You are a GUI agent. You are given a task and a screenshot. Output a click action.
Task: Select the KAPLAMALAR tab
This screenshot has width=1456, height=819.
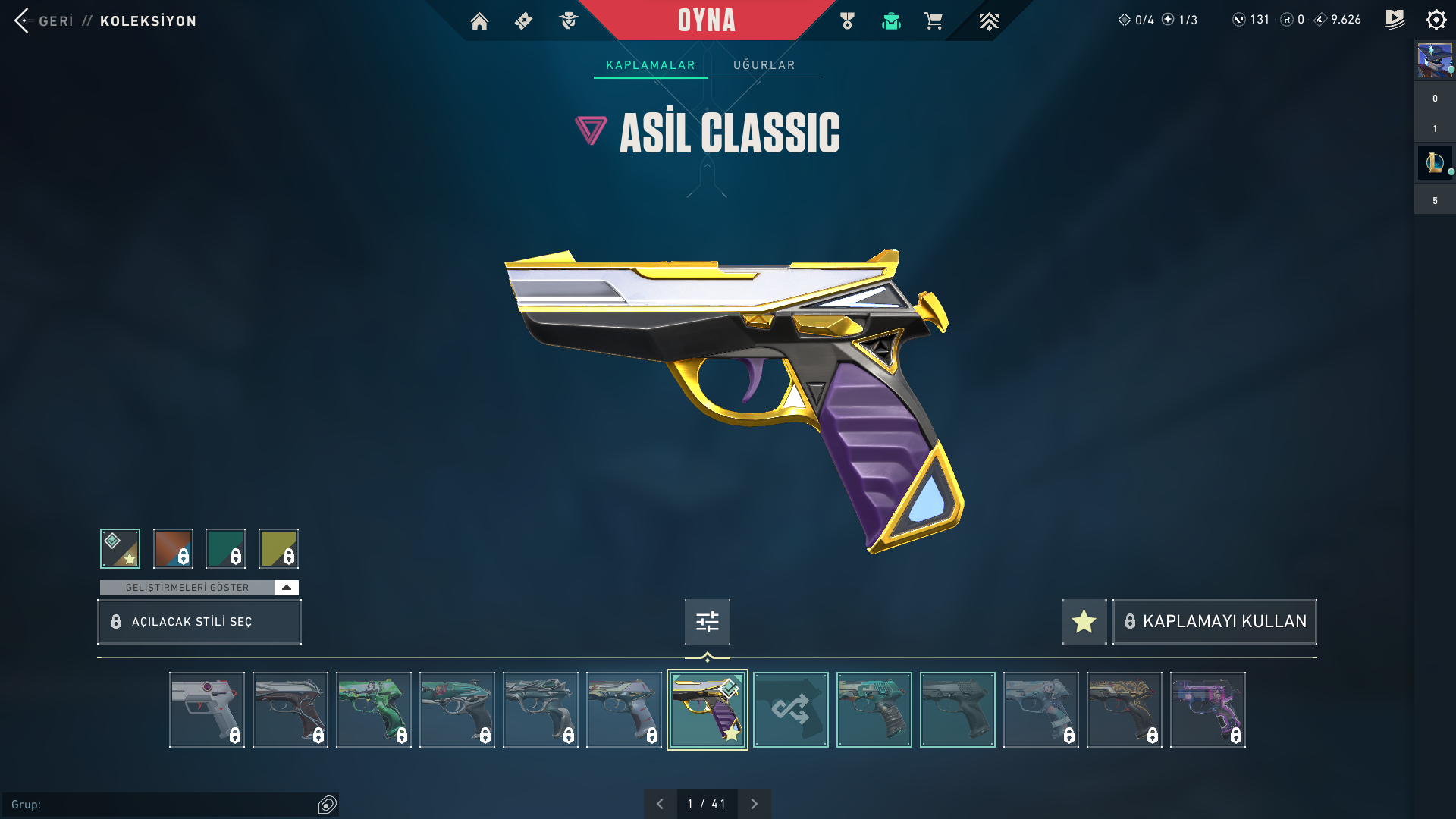click(x=650, y=65)
